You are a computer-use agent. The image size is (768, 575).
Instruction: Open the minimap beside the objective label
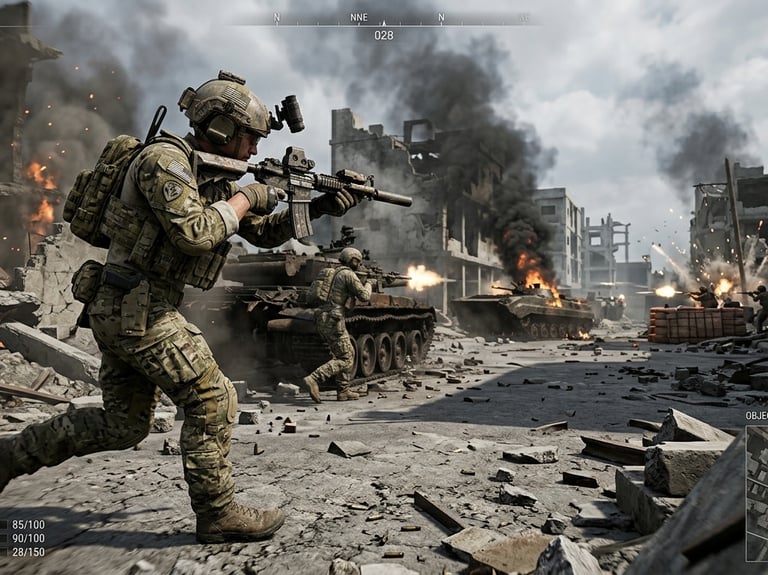(757, 493)
